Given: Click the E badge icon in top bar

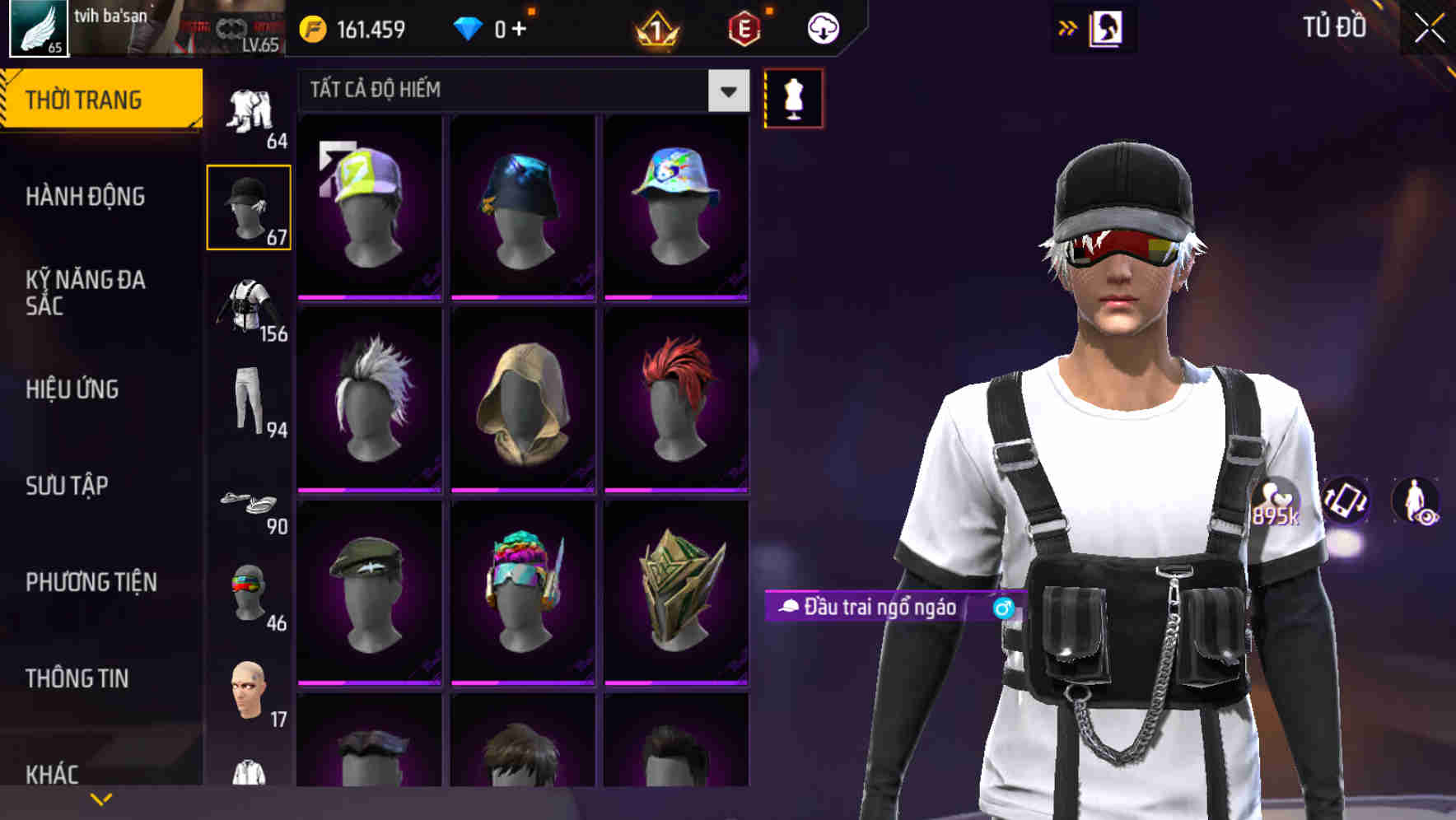Looking at the screenshot, I should [x=745, y=27].
